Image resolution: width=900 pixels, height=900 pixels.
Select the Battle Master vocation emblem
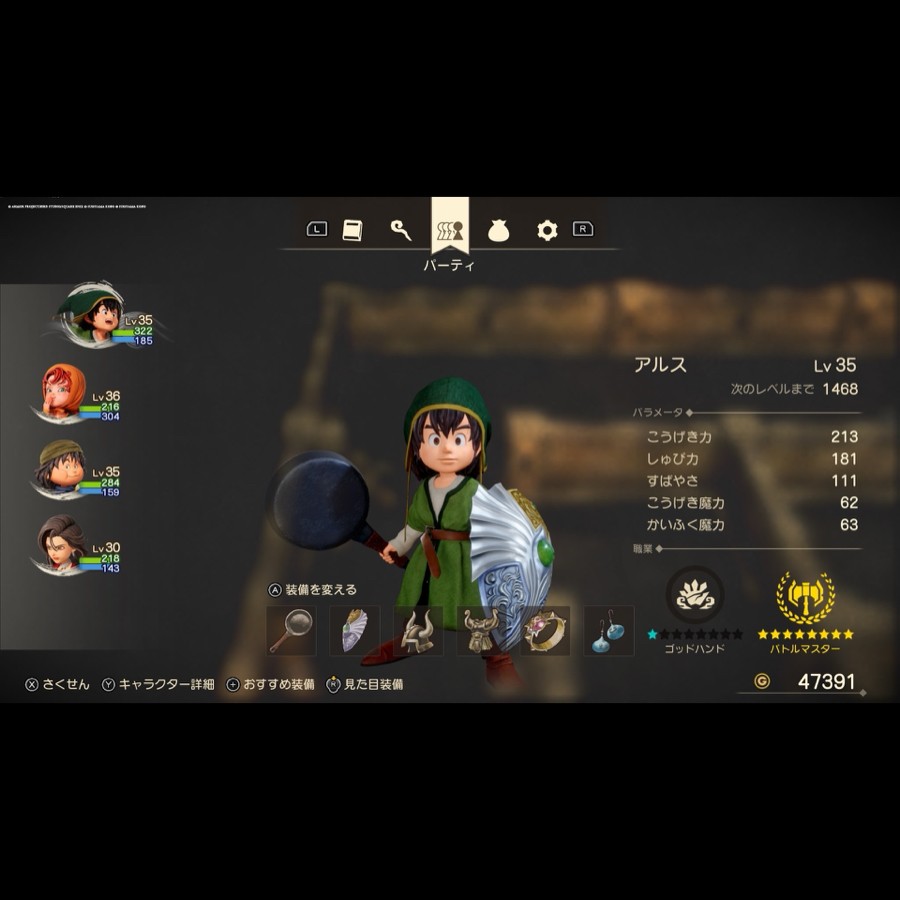805,597
